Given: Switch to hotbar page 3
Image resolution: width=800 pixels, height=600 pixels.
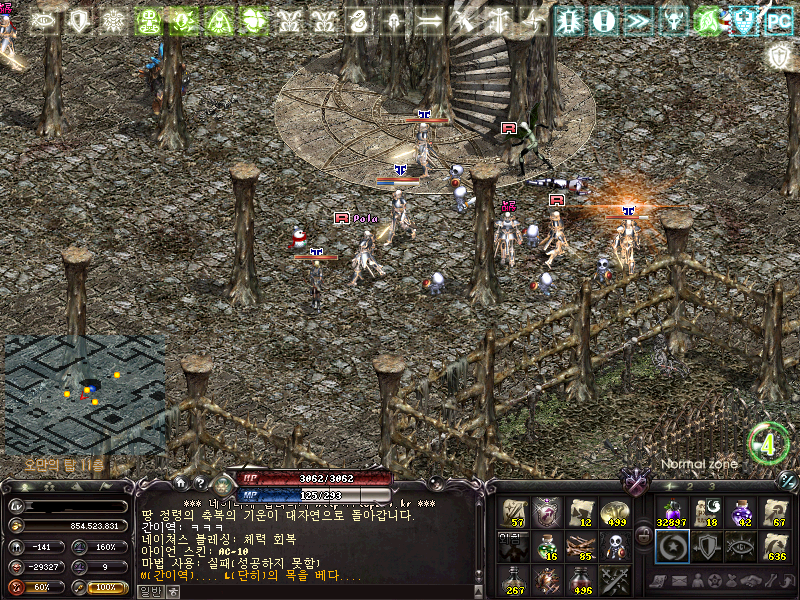Looking at the screenshot, I should 710,487.
